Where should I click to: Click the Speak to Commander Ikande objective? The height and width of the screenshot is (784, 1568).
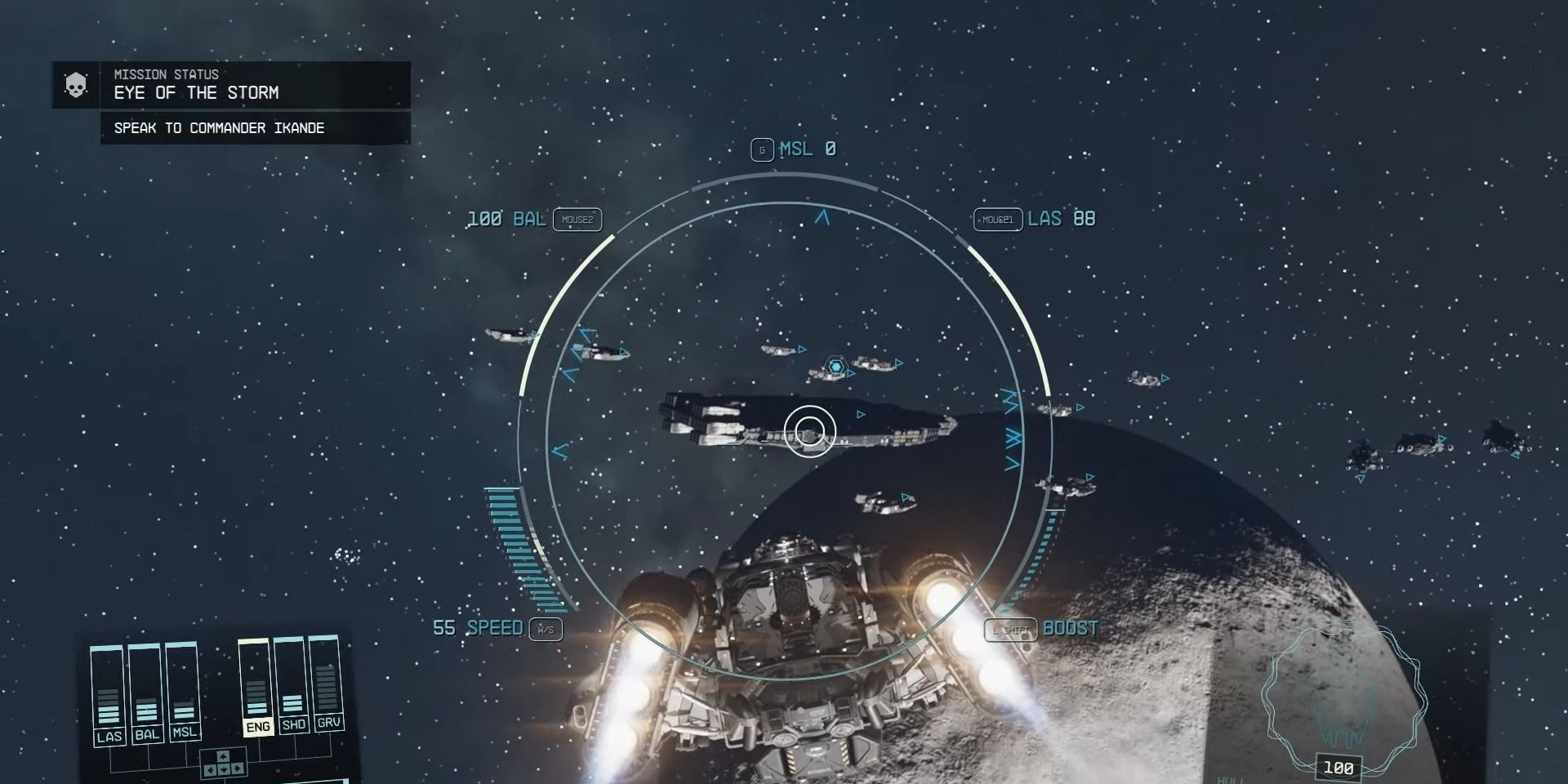coord(217,127)
